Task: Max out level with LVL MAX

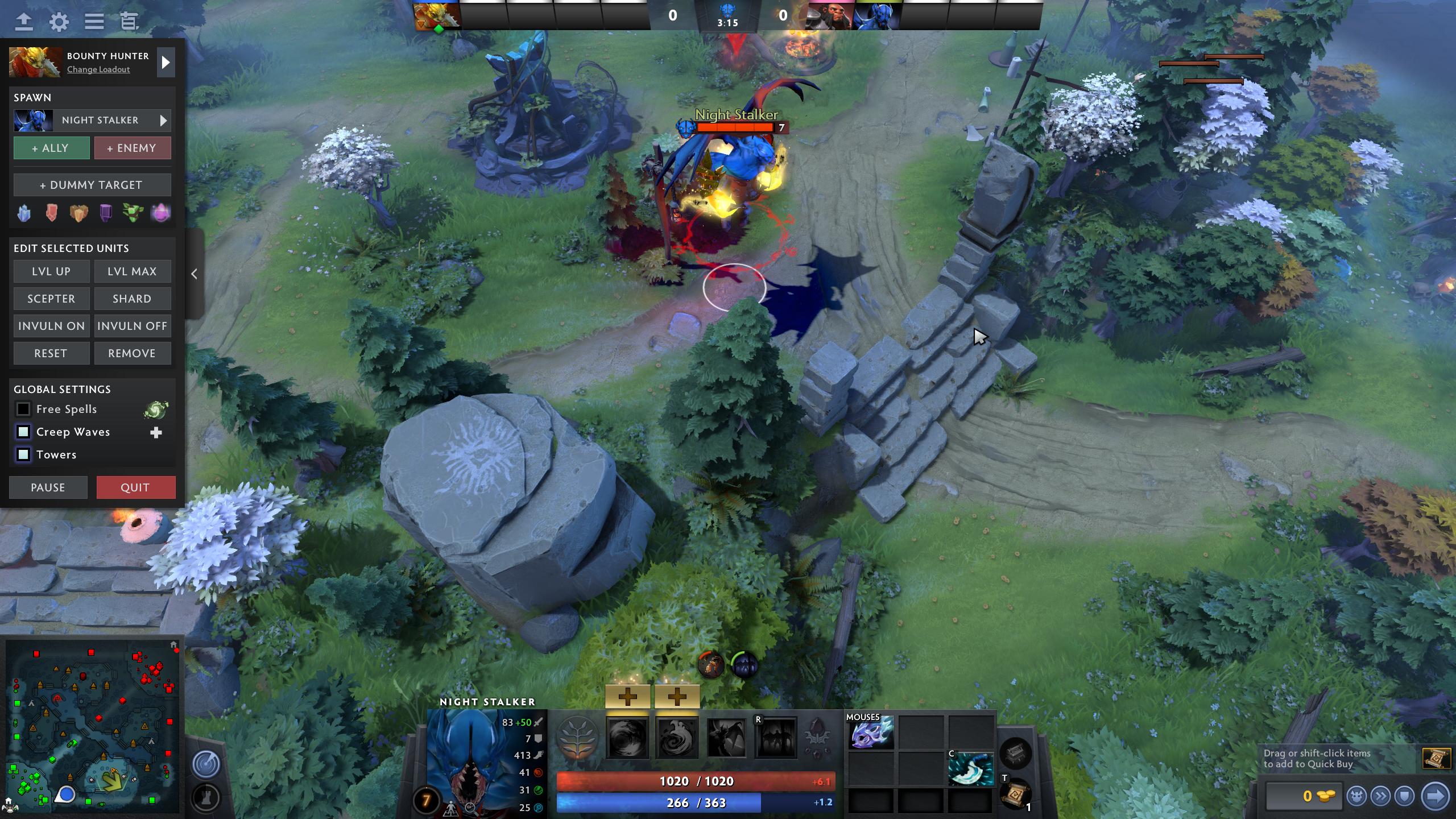Action: 132,271
